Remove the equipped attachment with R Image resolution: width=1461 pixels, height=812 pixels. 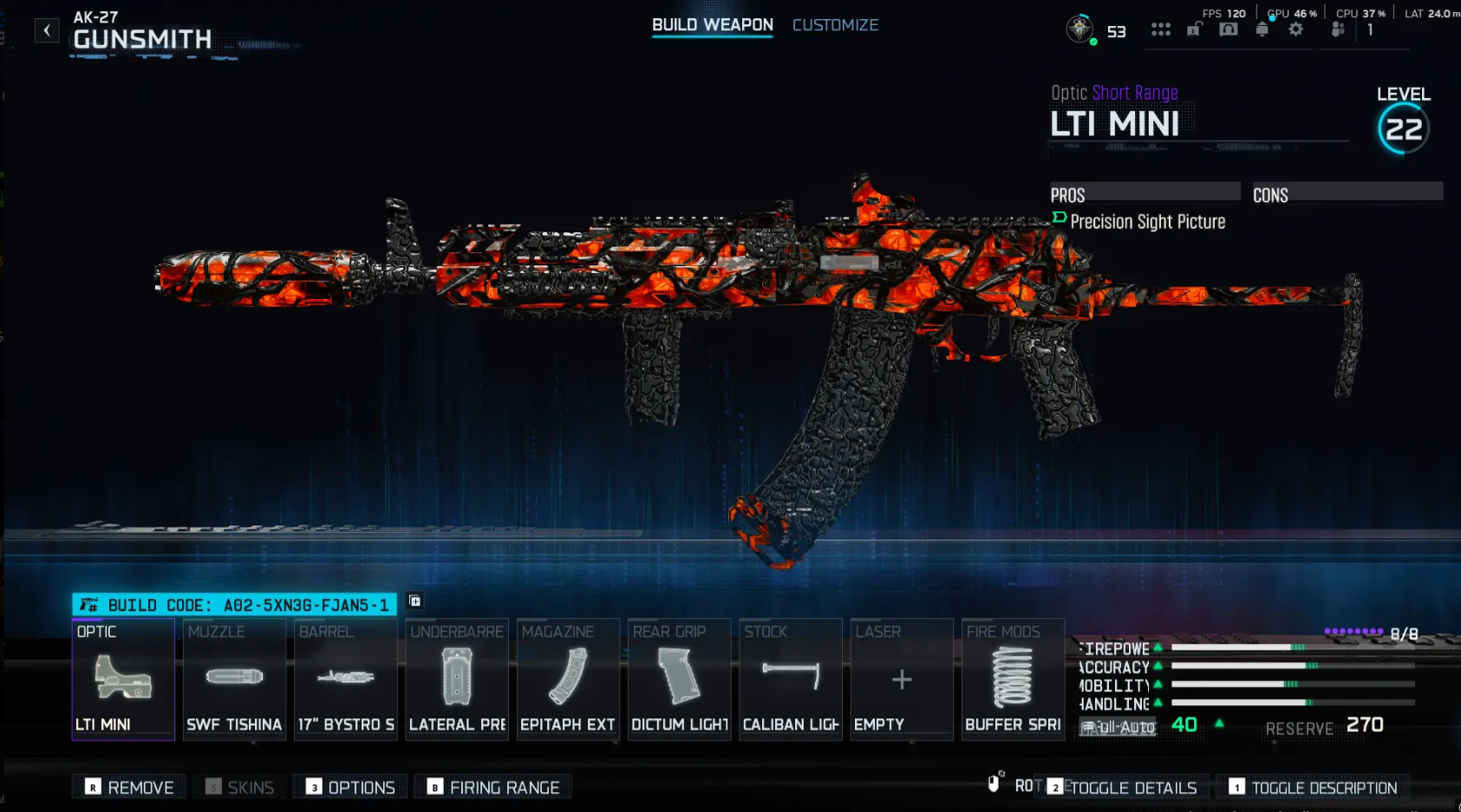127,787
